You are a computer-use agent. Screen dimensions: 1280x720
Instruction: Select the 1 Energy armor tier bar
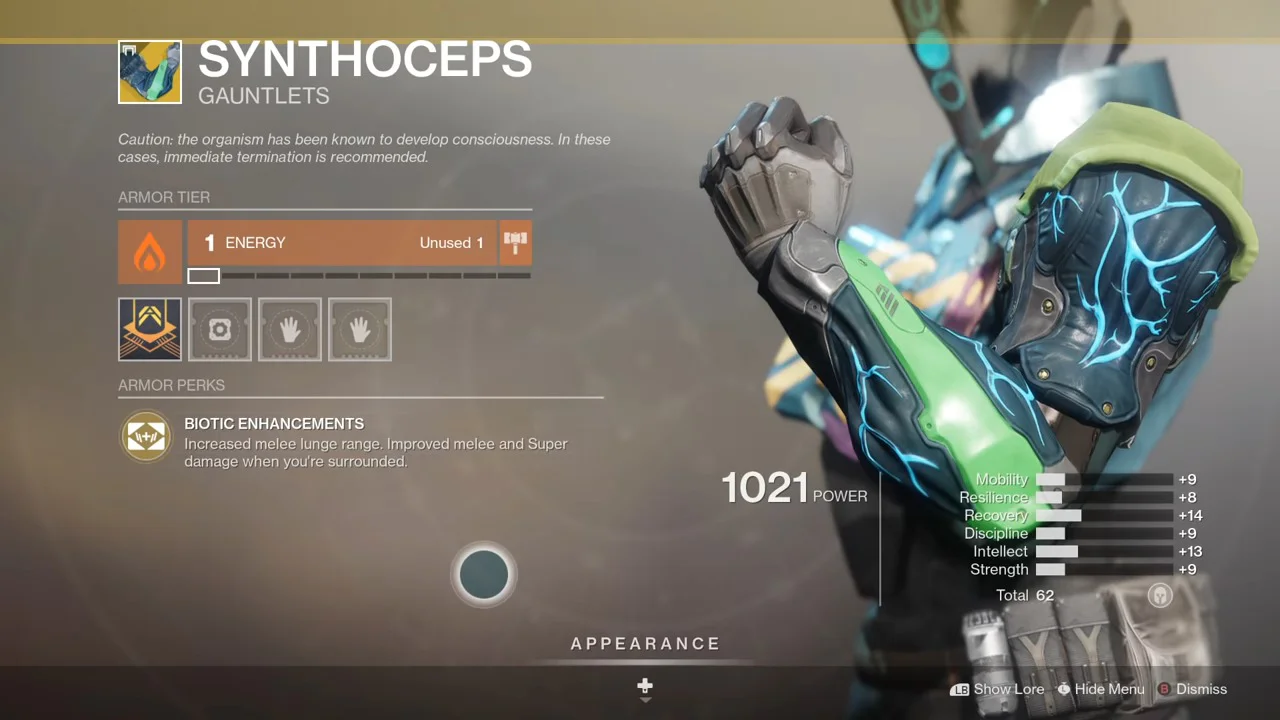tap(342, 243)
